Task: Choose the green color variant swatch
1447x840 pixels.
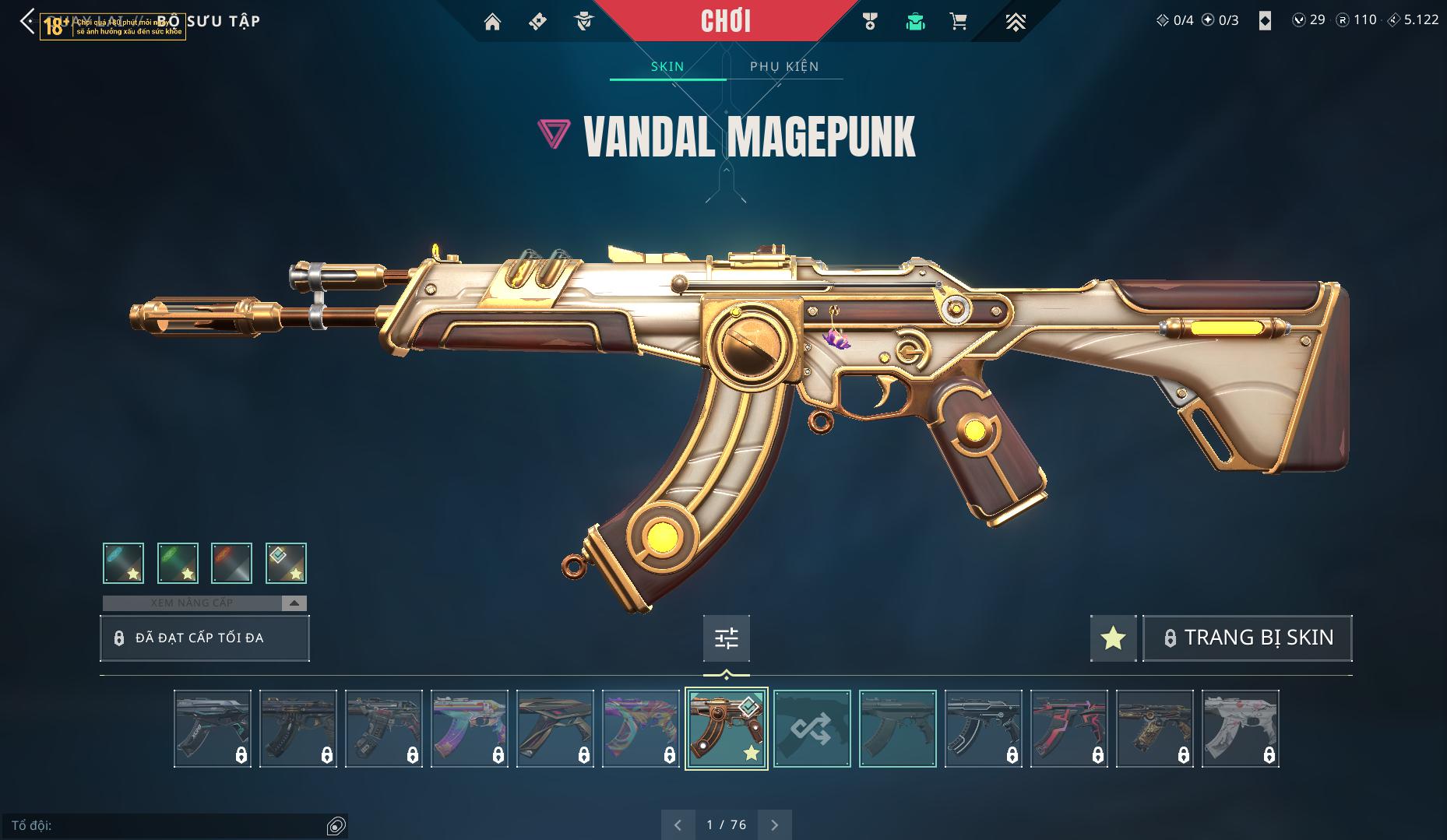Action: [178, 563]
